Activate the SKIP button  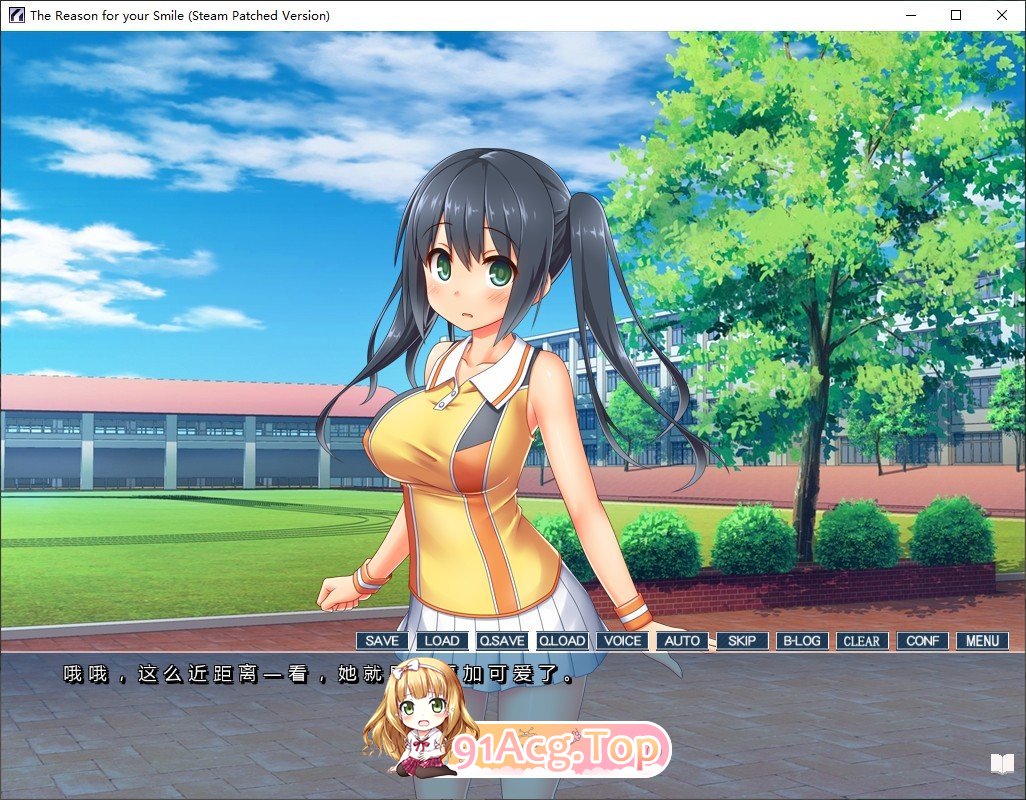pyautogui.click(x=742, y=641)
